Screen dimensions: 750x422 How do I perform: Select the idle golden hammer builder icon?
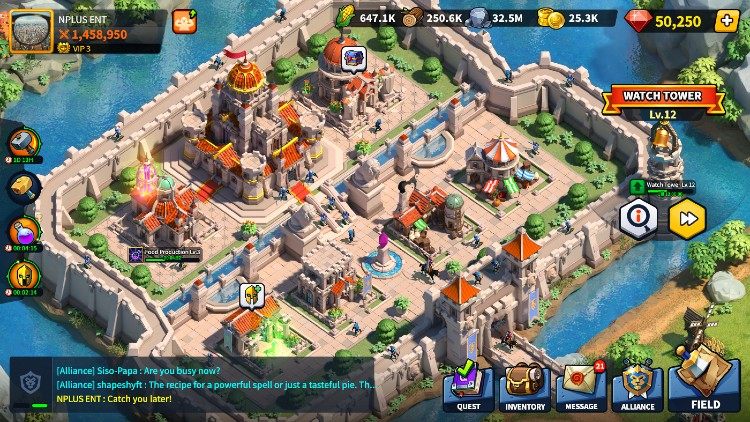[25, 187]
